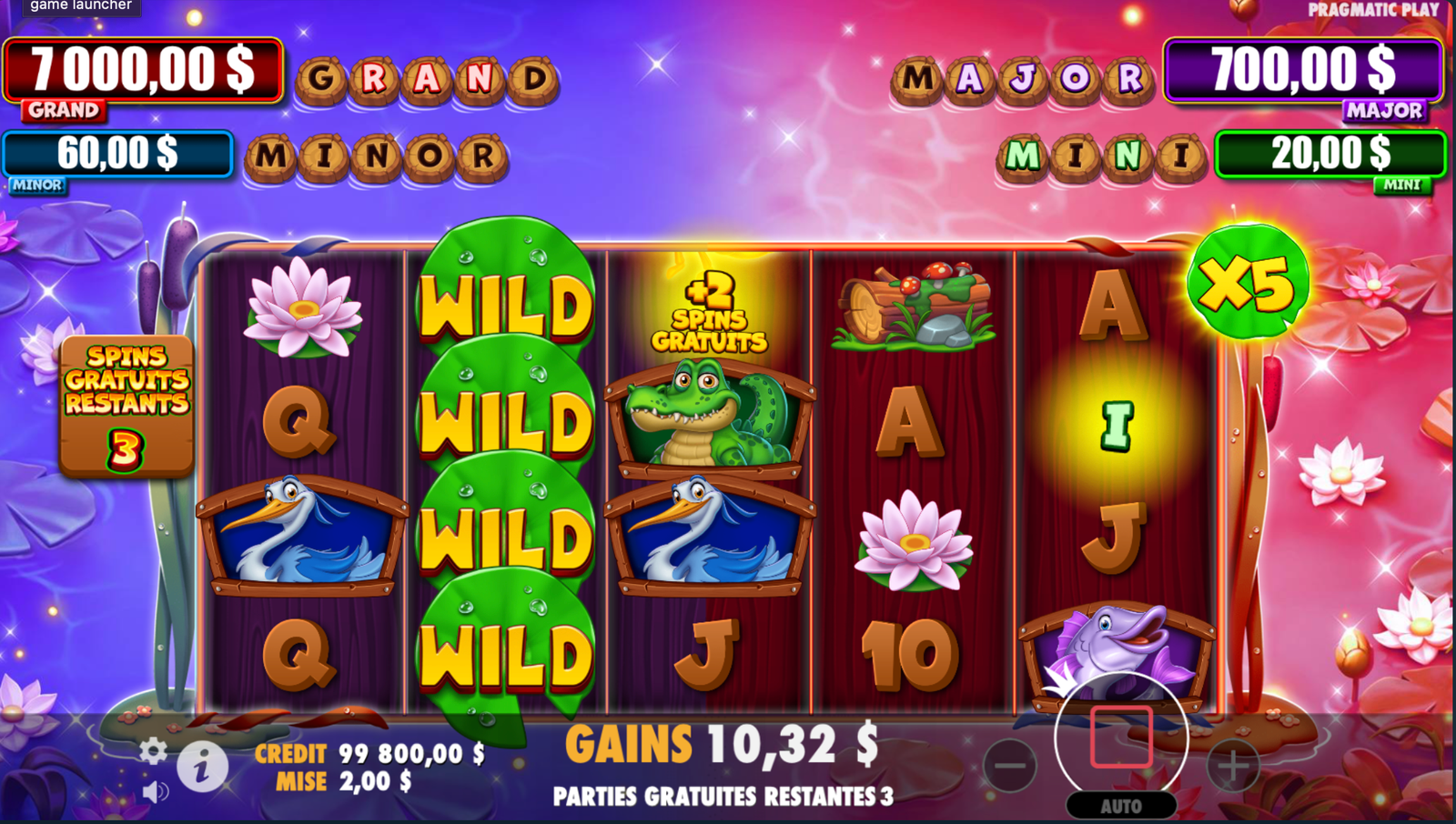Viewport: 1456px width, 824px height.
Task: Stop the spin with the square button
Action: [1121, 737]
